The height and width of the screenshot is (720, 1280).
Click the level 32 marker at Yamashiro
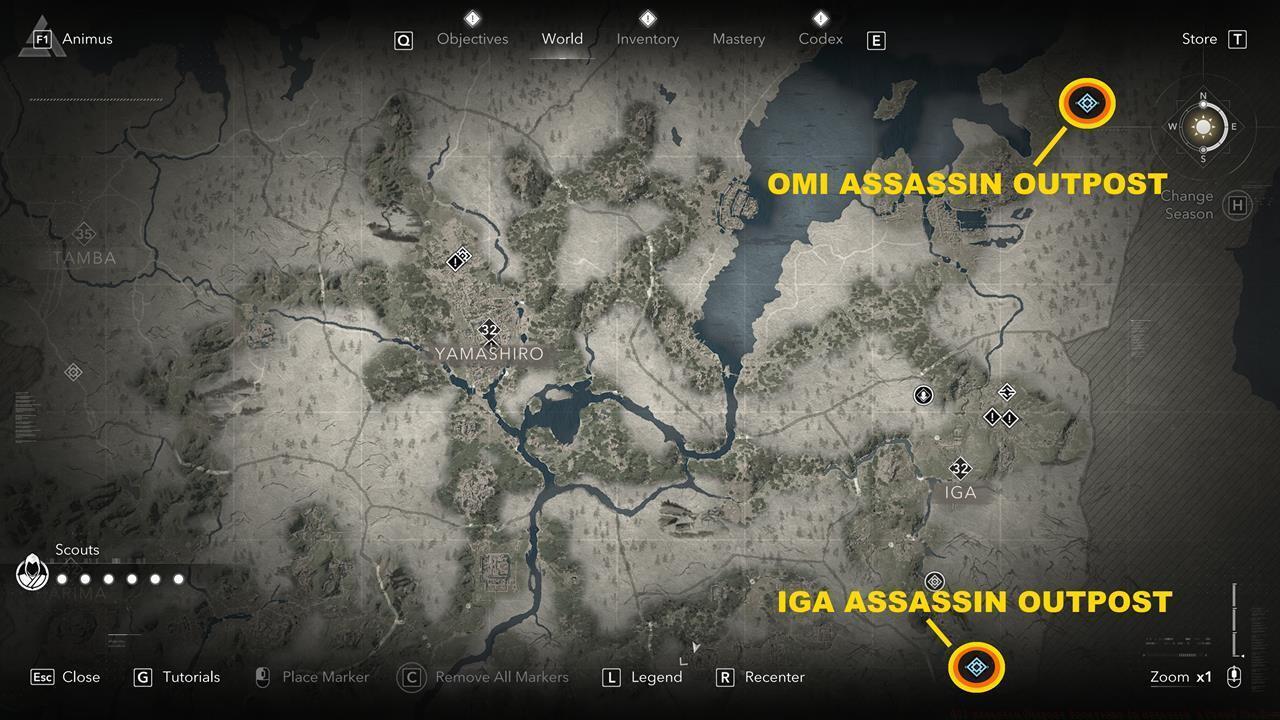tap(489, 330)
